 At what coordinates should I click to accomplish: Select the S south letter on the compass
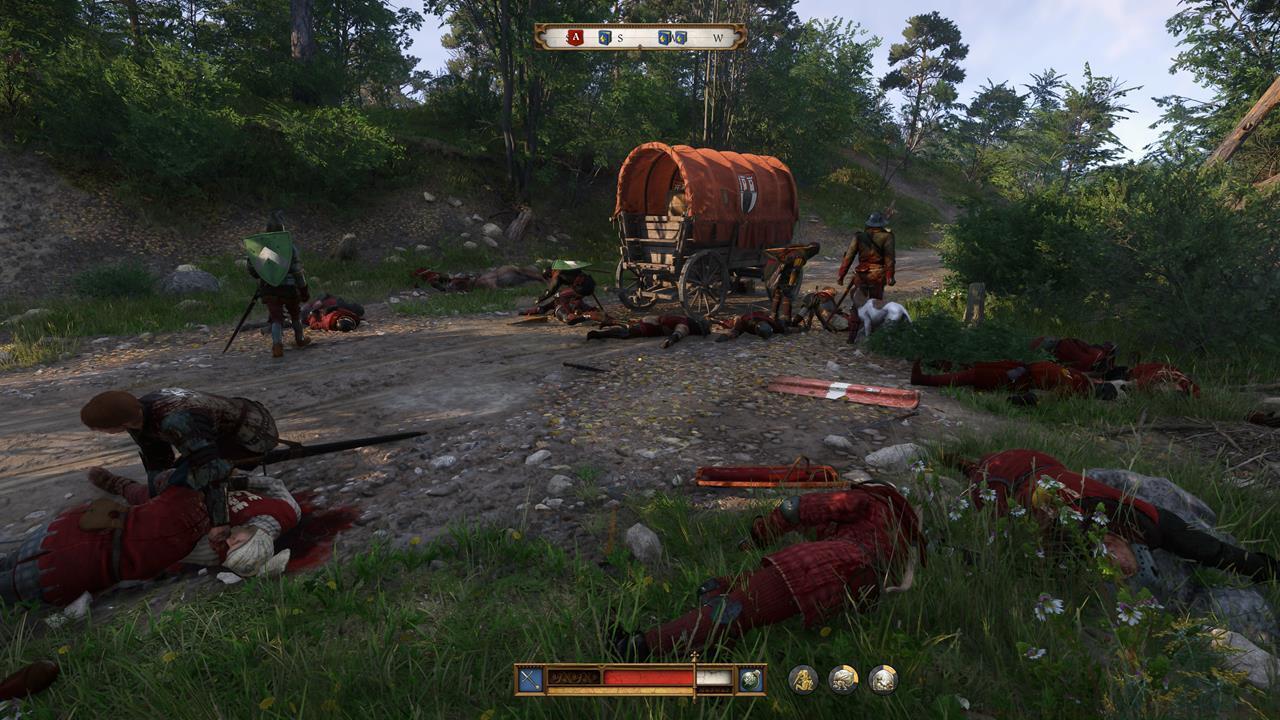click(620, 37)
